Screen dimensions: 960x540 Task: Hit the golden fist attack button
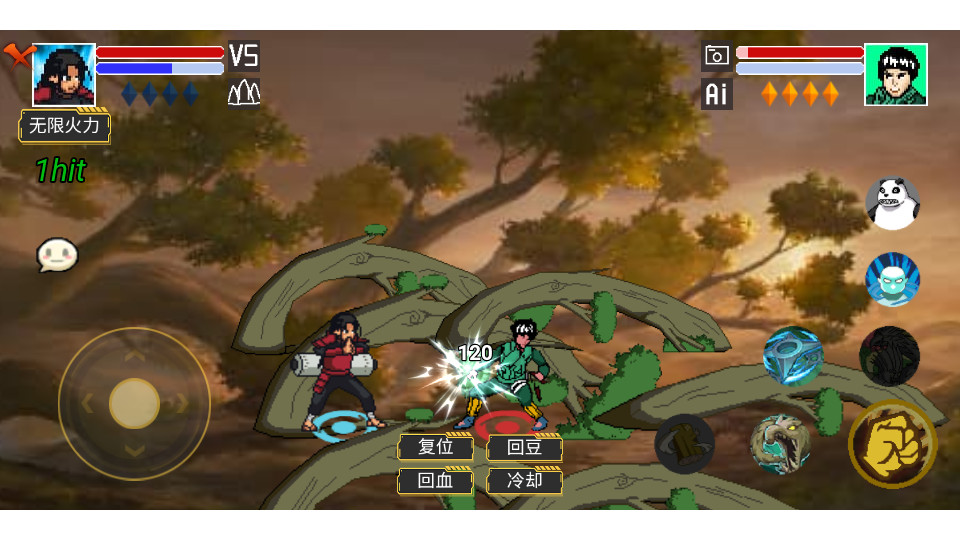click(892, 444)
